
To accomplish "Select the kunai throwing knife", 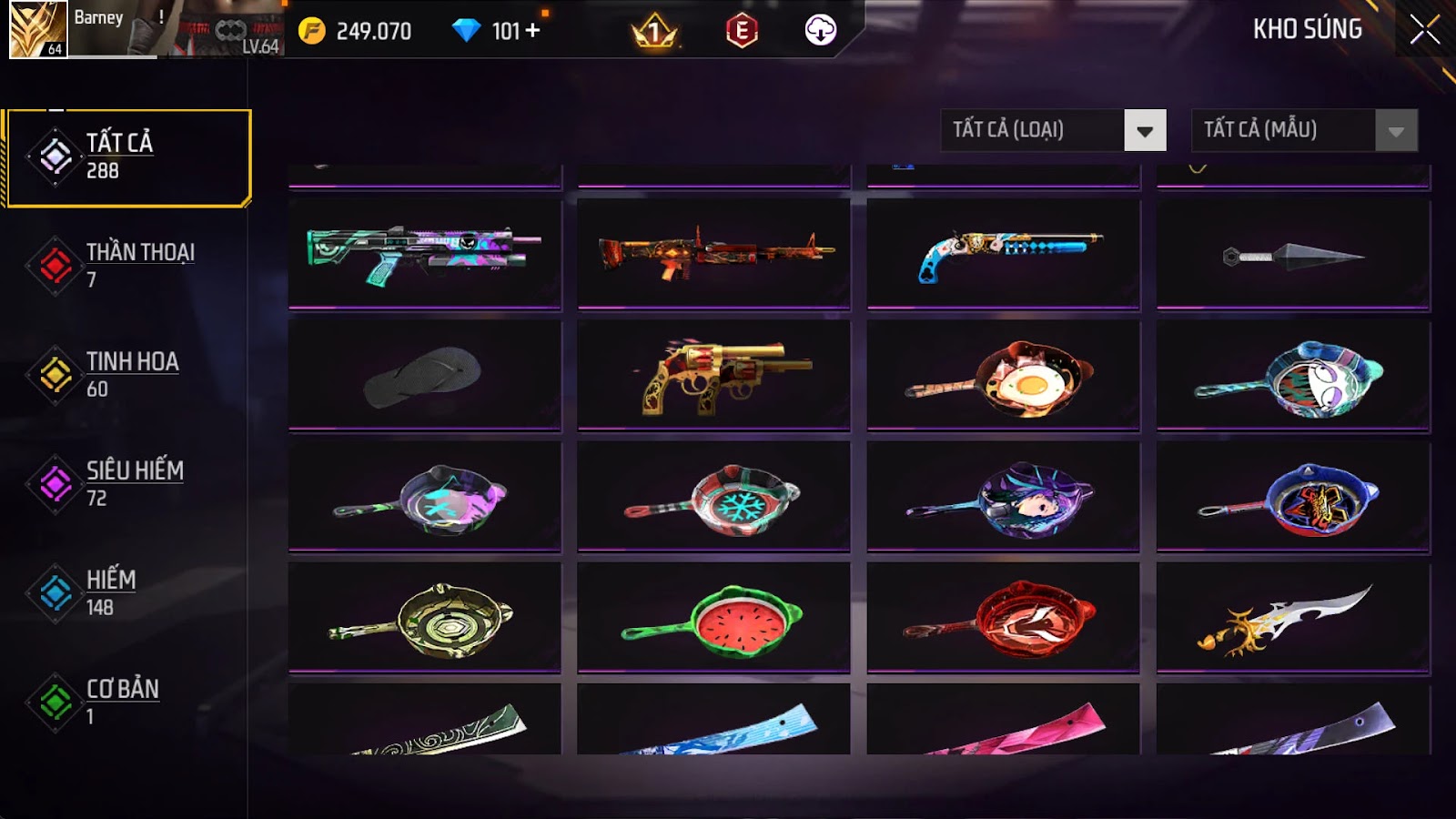I will point(1292,256).
